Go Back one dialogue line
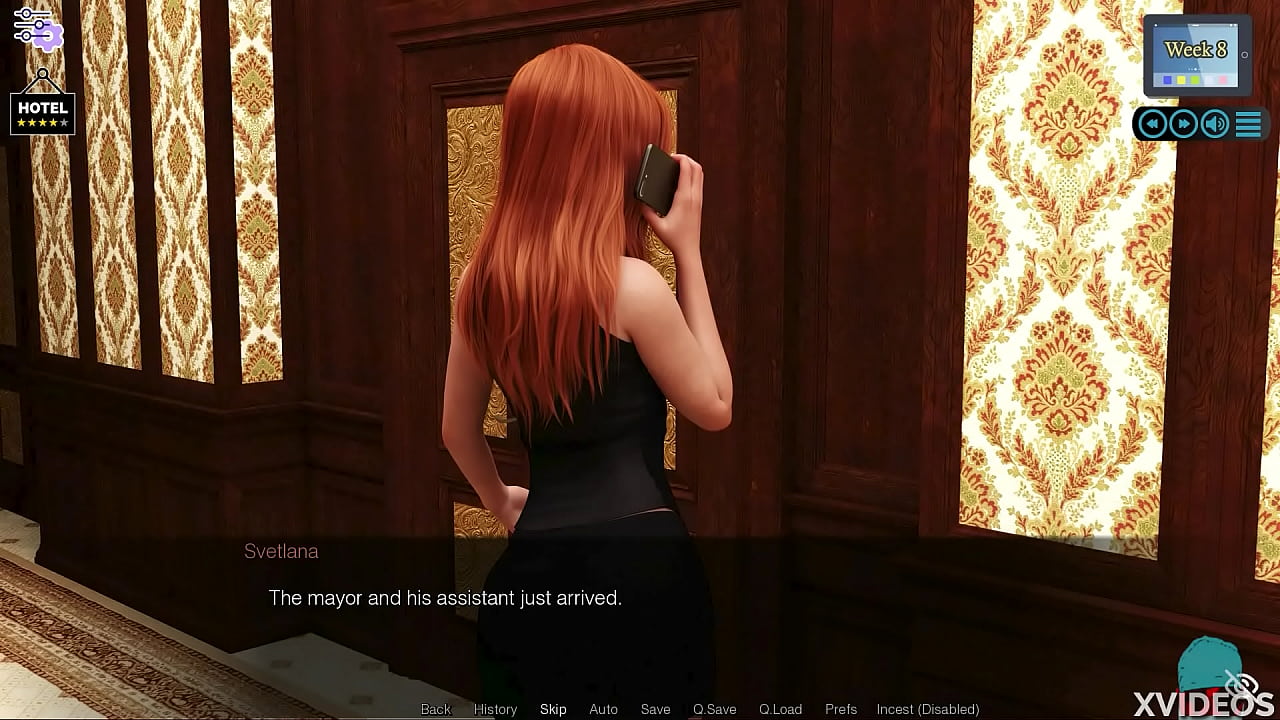The width and height of the screenshot is (1280, 720). point(436,709)
